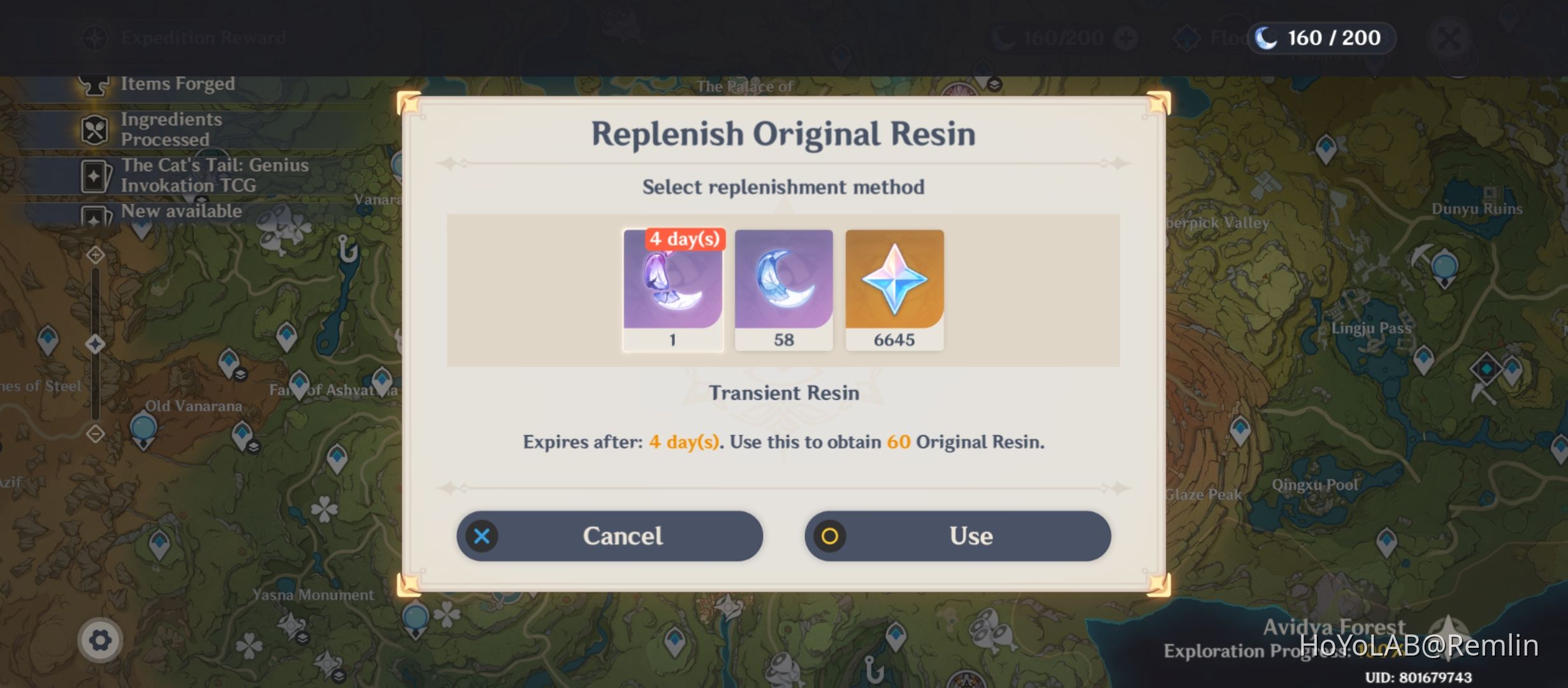Open the settings gear at bottom left
1568x688 pixels.
point(100,640)
